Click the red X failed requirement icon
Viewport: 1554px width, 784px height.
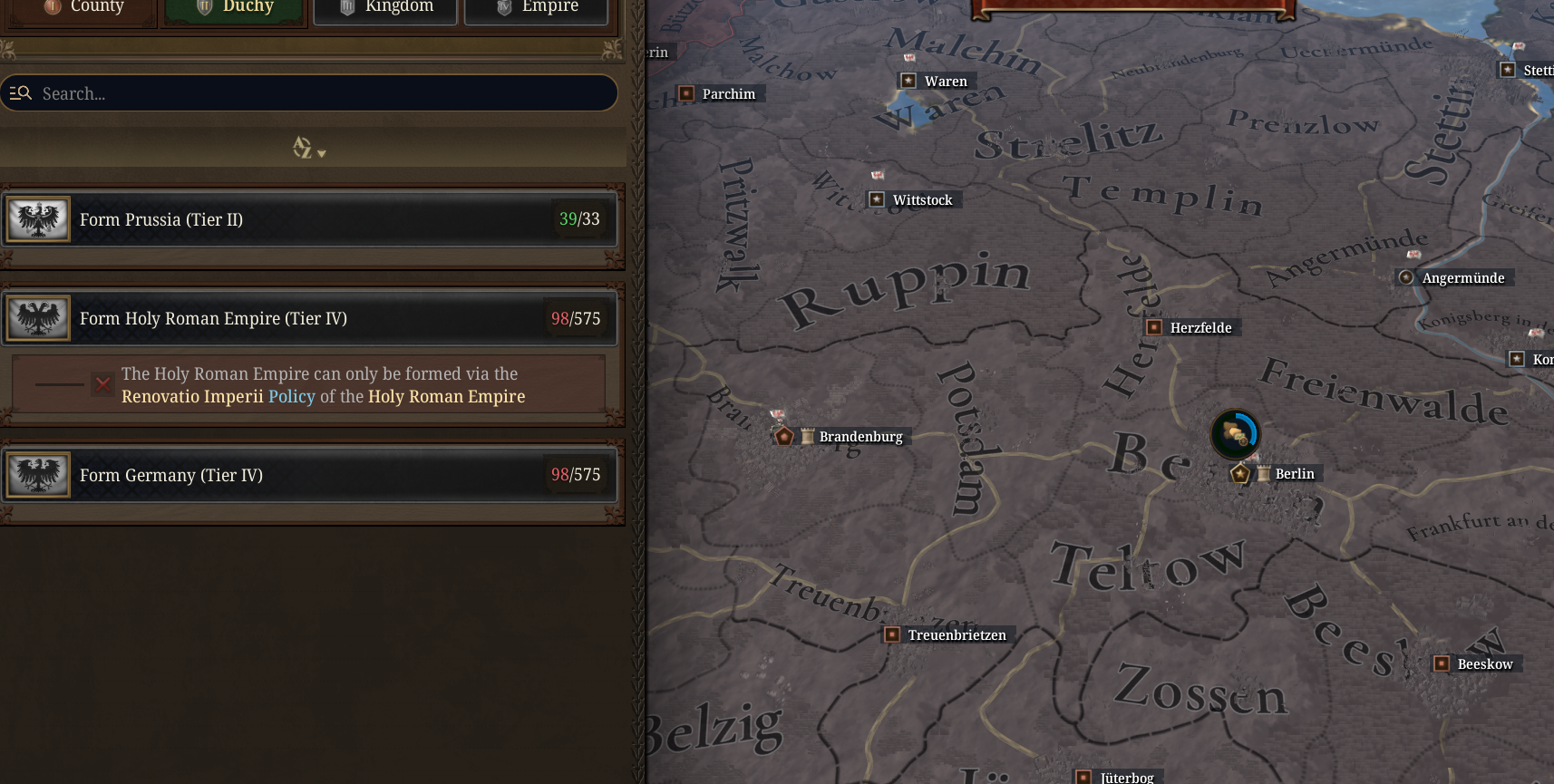[103, 384]
